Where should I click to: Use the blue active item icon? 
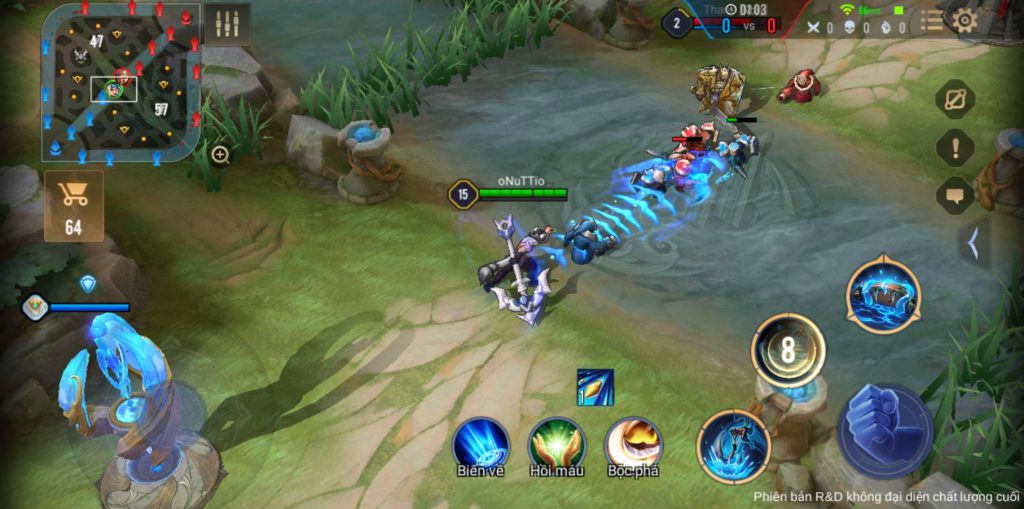[x=595, y=388]
